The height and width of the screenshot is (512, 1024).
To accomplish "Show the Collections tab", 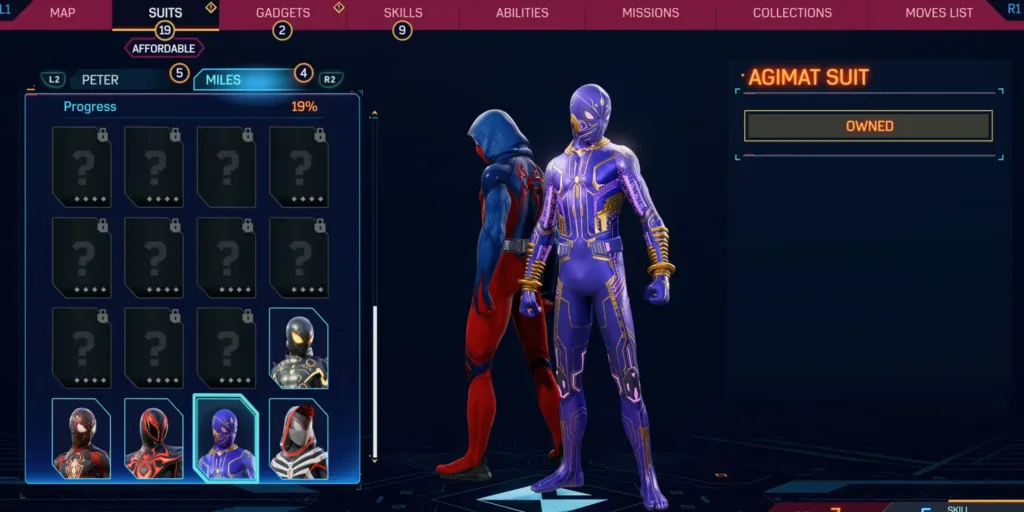I will click(x=792, y=13).
